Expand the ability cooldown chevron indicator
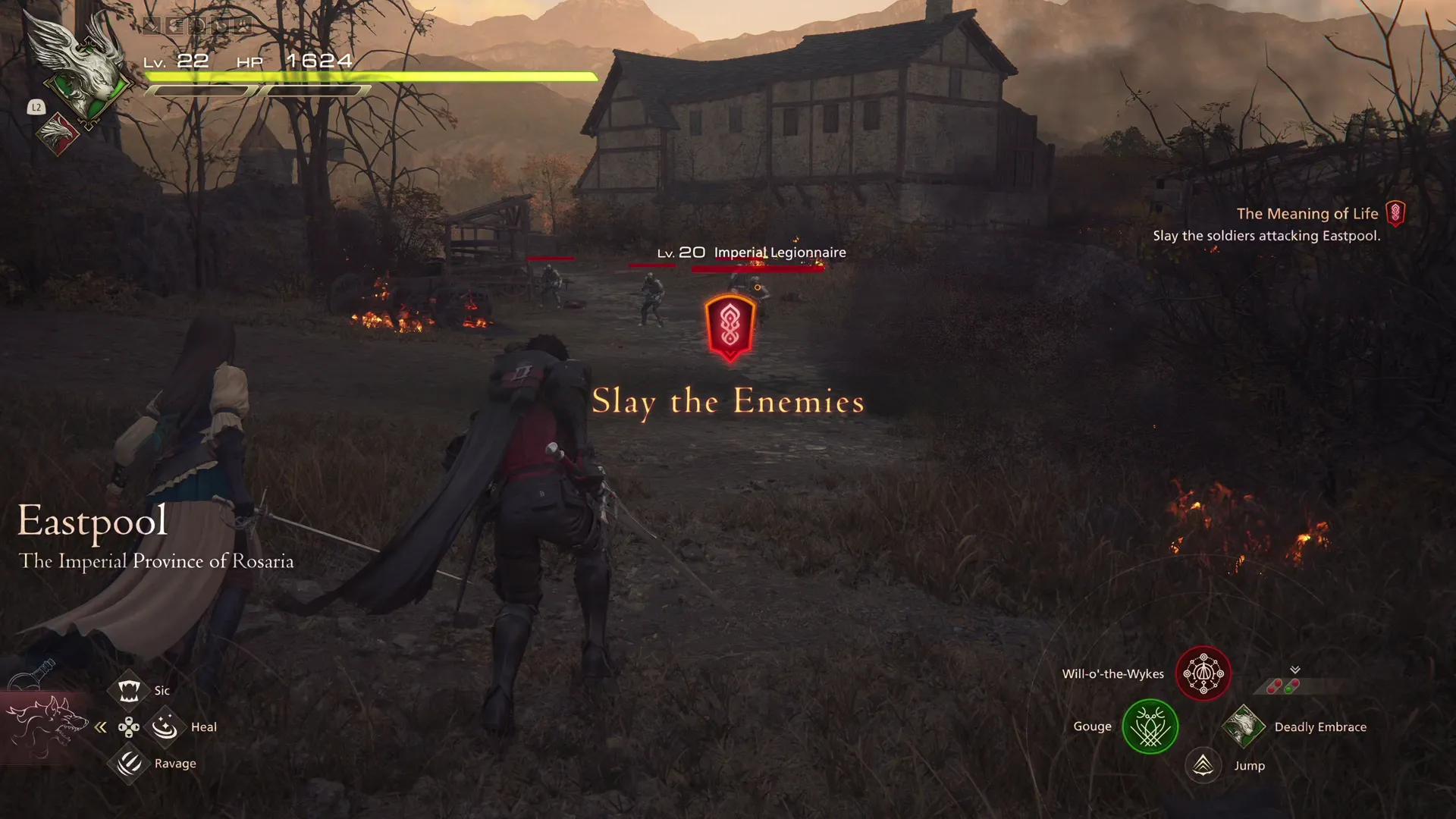Image resolution: width=1456 pixels, height=819 pixels. coord(1294,670)
